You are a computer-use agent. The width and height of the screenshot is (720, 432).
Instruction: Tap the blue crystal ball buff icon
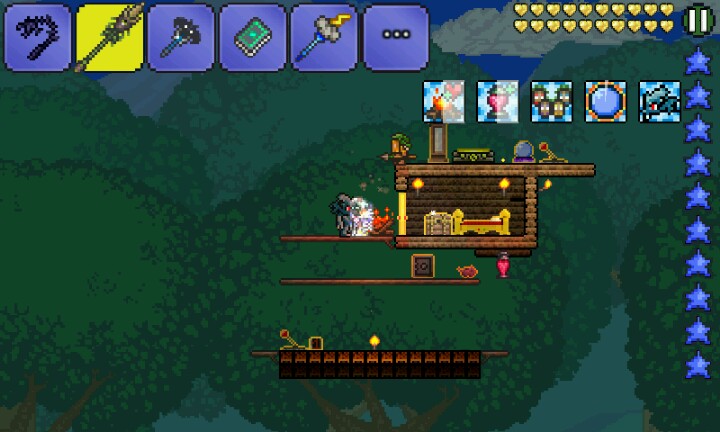coord(605,102)
